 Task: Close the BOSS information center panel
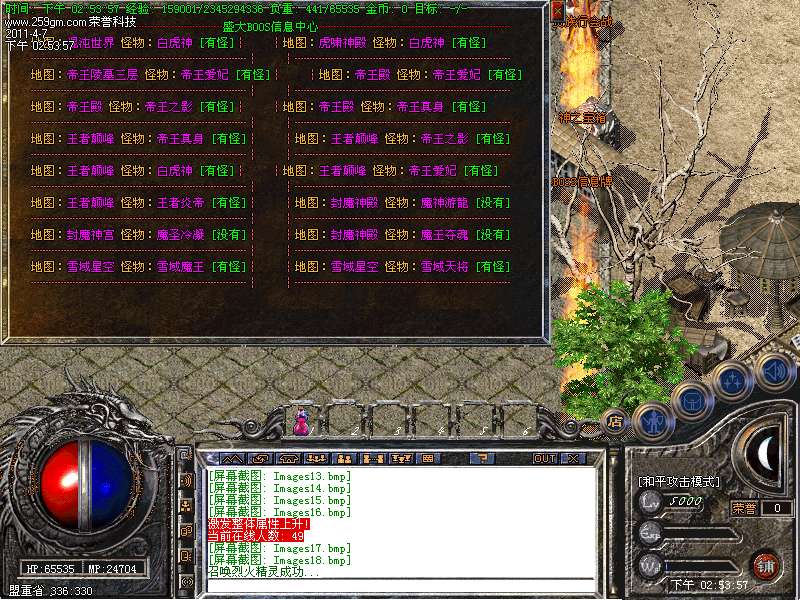(557, 11)
